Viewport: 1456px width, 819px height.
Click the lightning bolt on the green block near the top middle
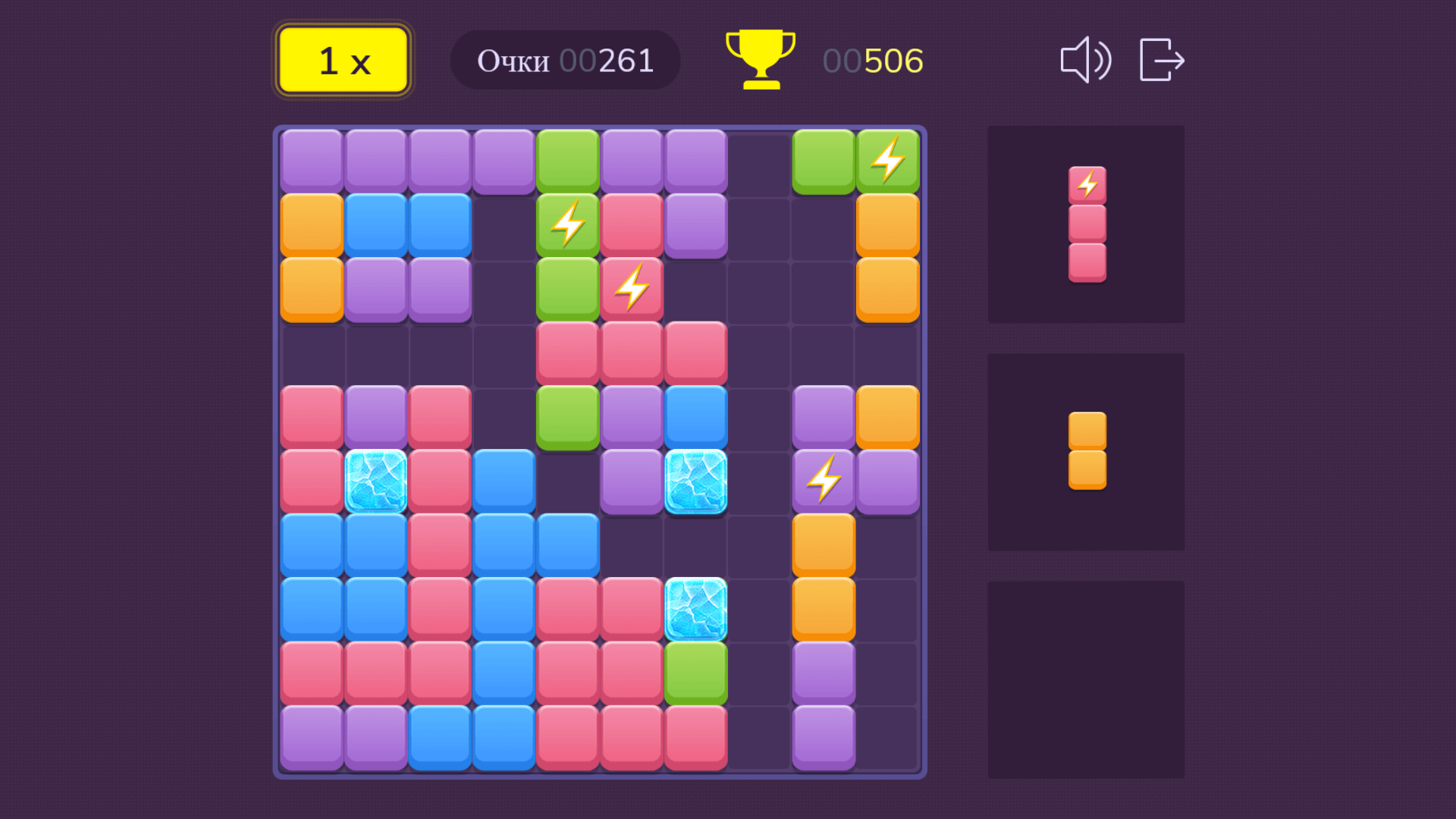click(566, 224)
